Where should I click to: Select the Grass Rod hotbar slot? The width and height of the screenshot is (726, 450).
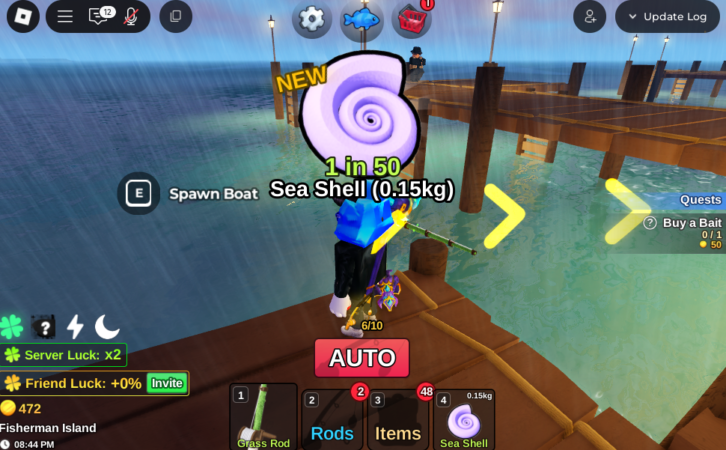click(263, 417)
